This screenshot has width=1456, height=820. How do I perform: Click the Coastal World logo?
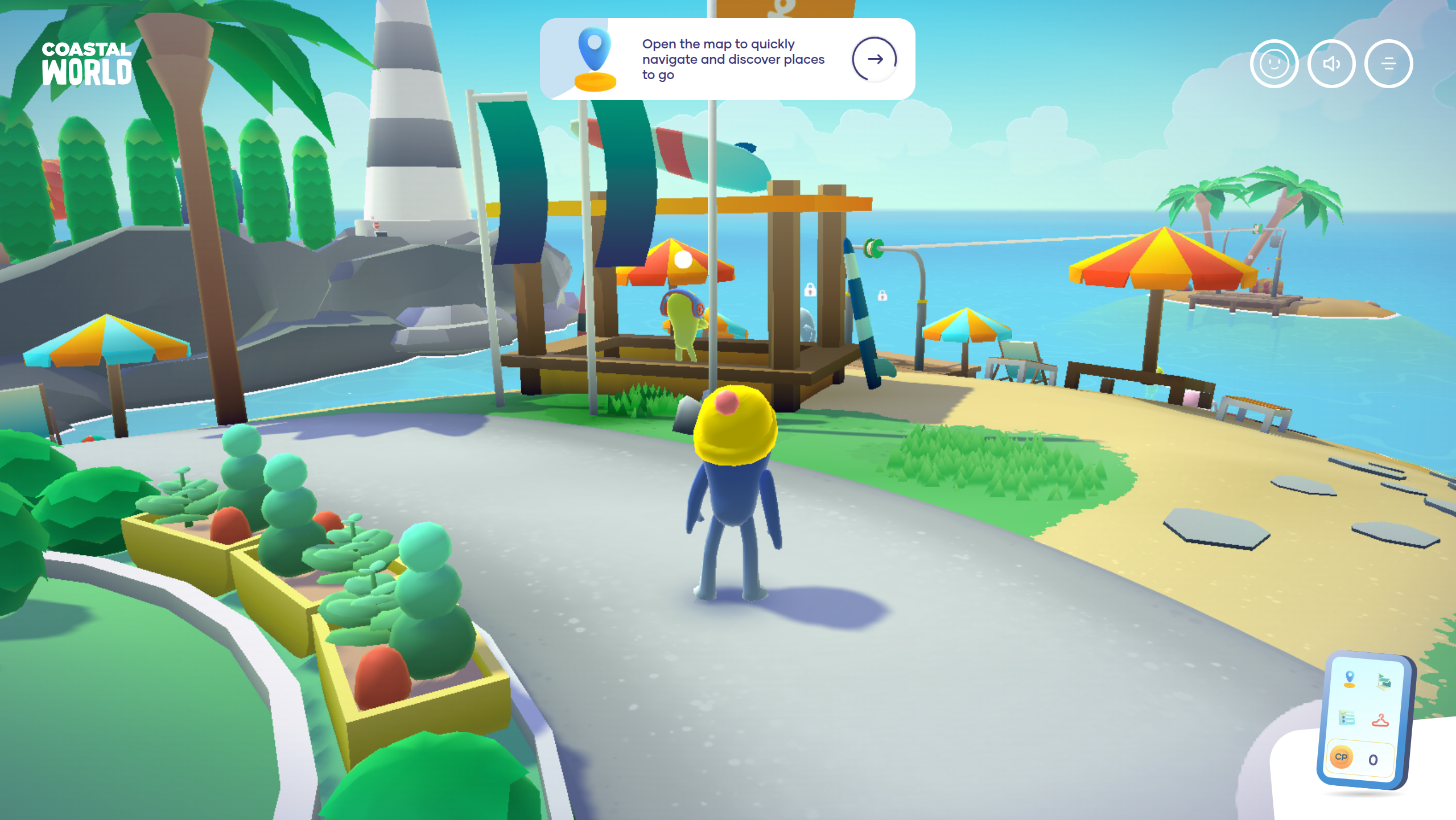tap(86, 64)
